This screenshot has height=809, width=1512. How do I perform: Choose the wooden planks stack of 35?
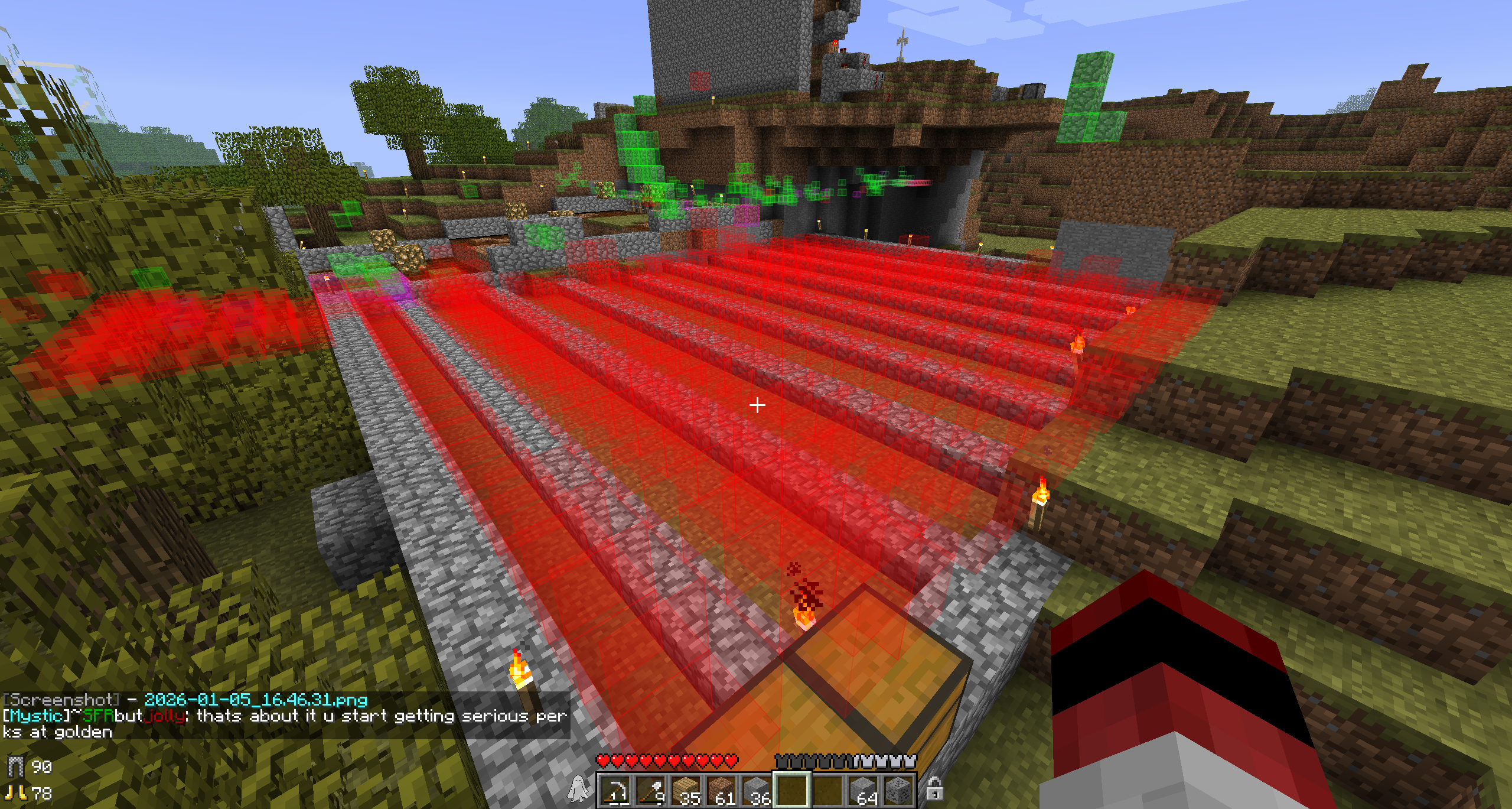pos(686,790)
